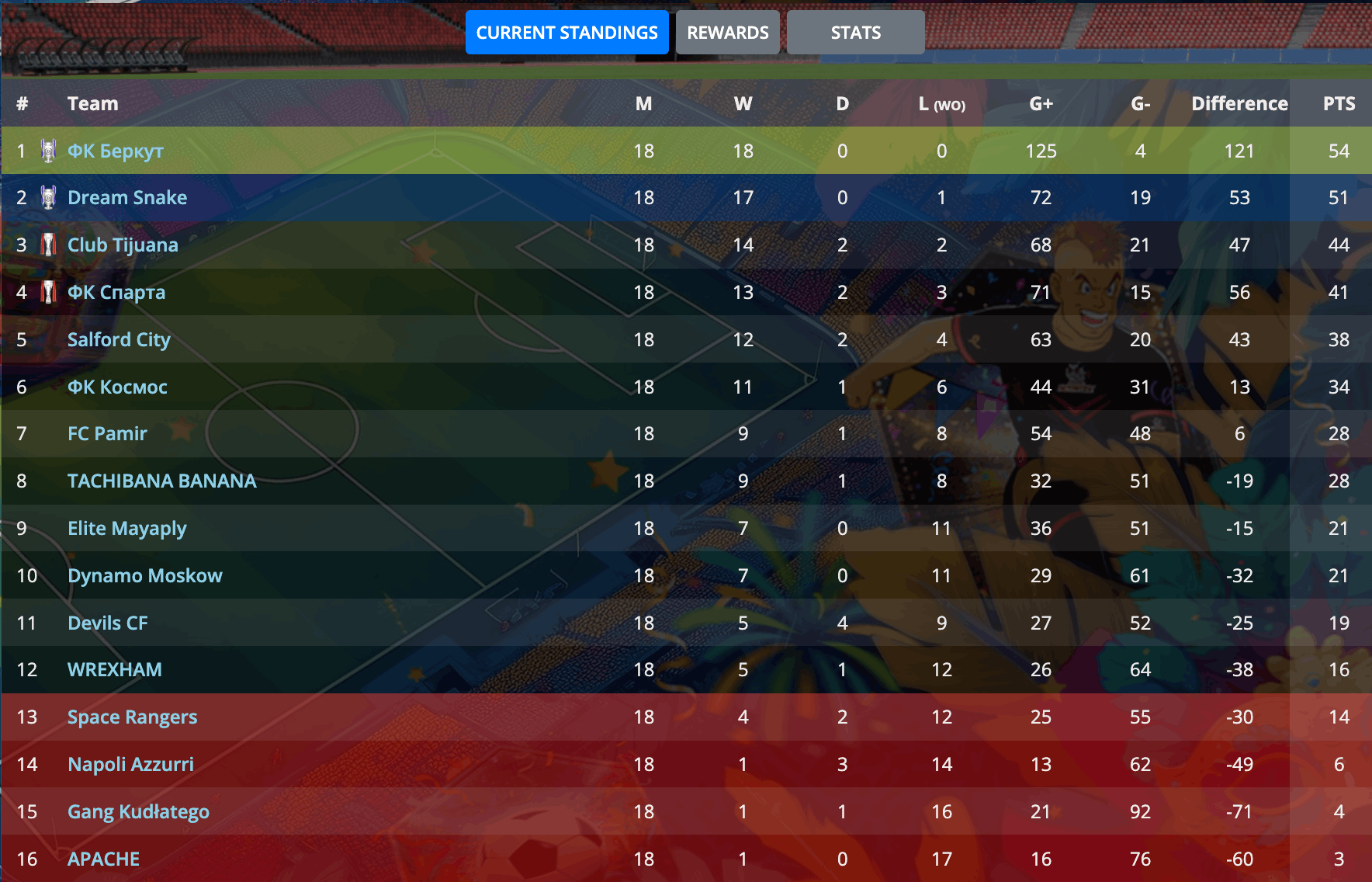
Task: Open the TACHIBANA BANANA team page
Action: tap(161, 481)
